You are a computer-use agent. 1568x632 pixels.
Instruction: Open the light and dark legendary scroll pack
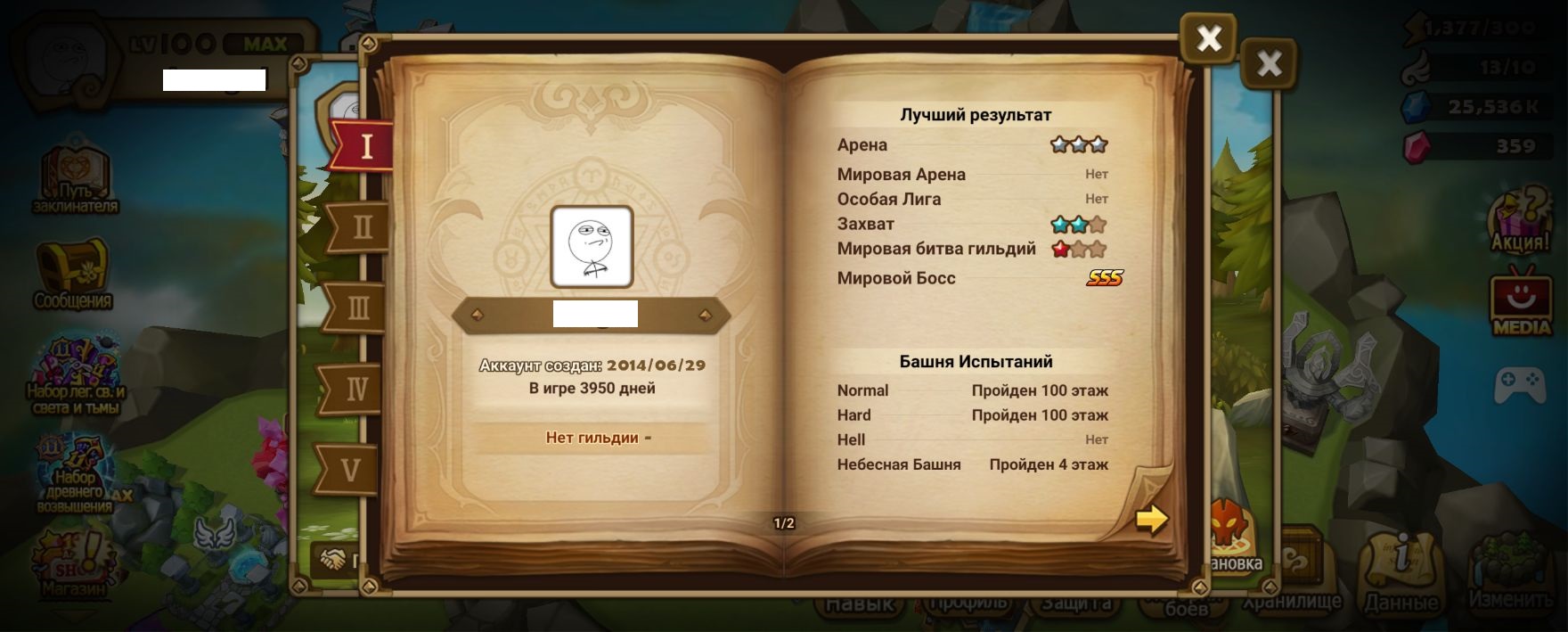point(76,375)
